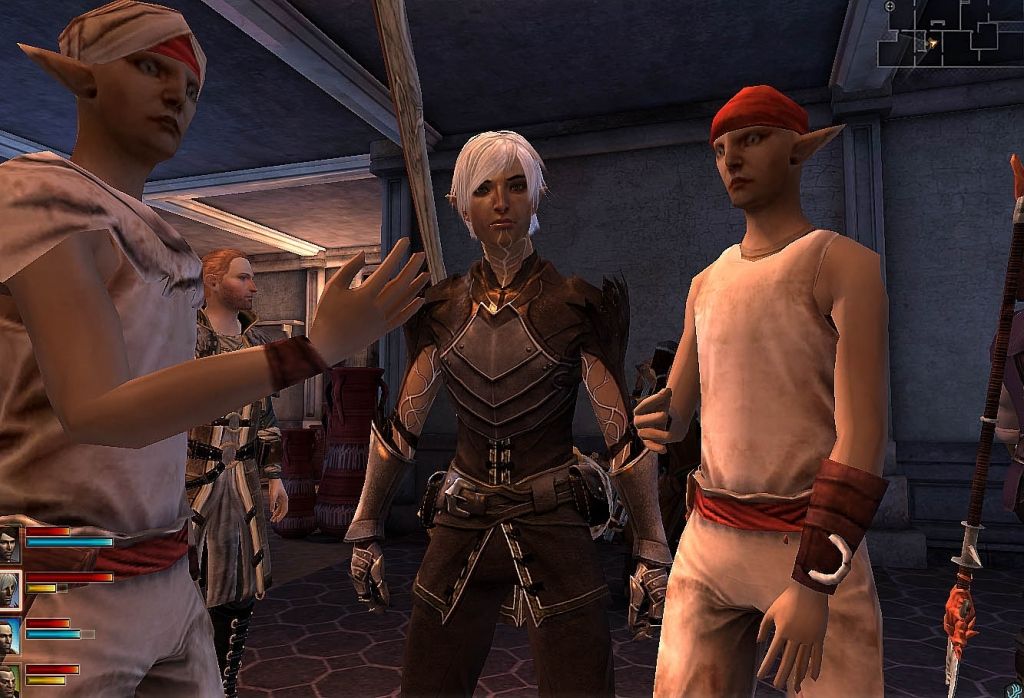Select the party portrait with green background
This screenshot has width=1024, height=698.
(x=8, y=681)
